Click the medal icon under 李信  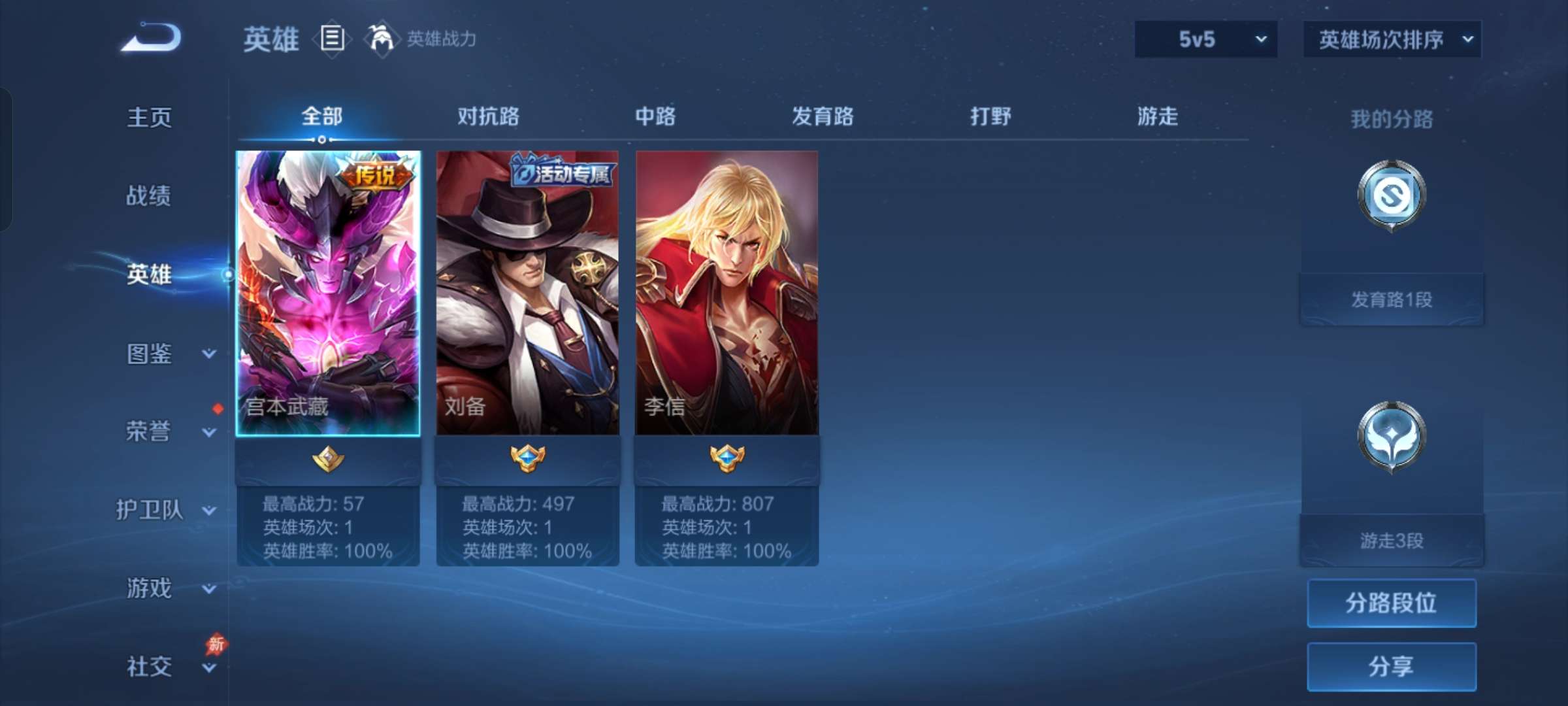coord(727,458)
